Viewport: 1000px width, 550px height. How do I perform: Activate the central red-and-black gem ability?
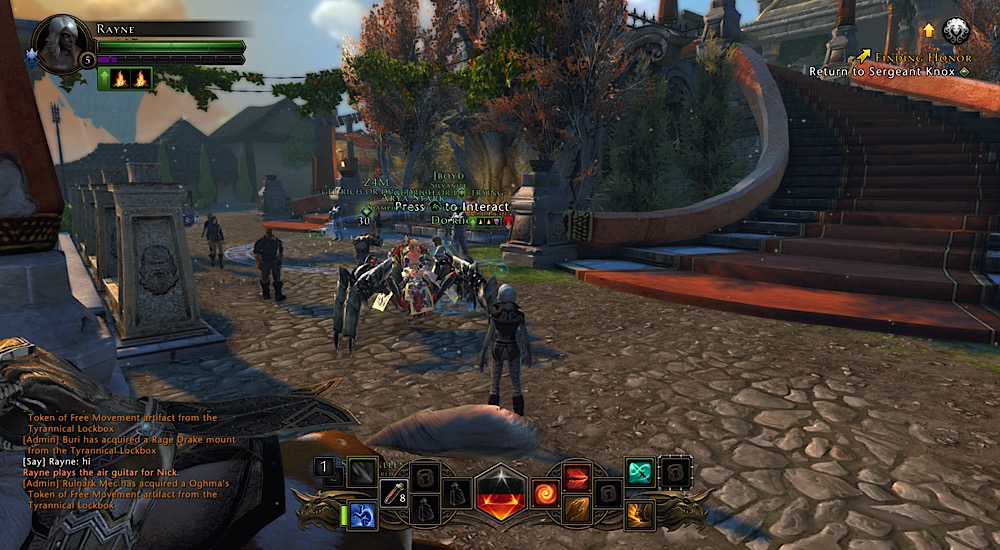click(501, 492)
